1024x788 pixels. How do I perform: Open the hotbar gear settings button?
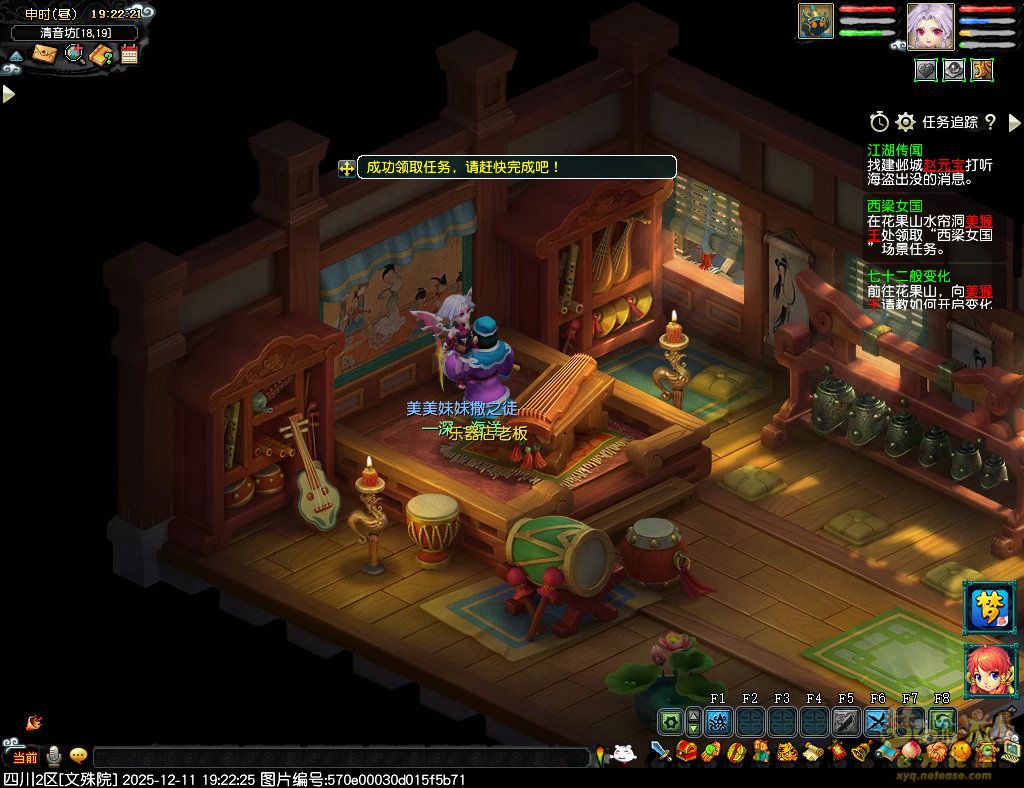point(669,722)
